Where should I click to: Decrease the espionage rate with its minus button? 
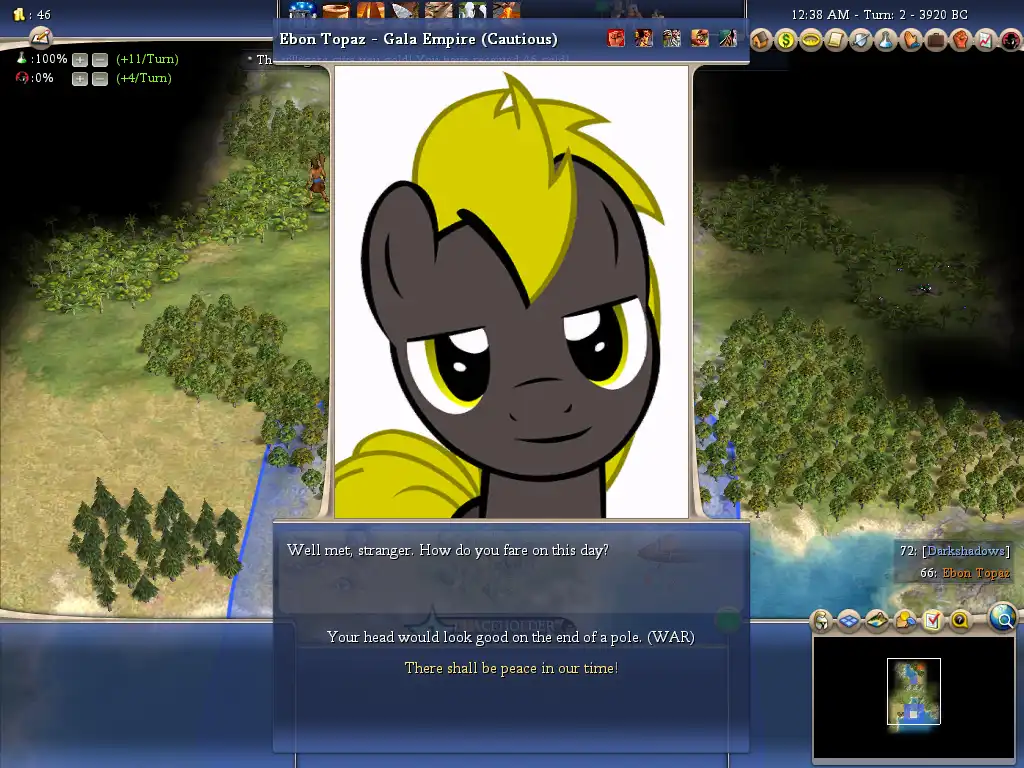99,79
